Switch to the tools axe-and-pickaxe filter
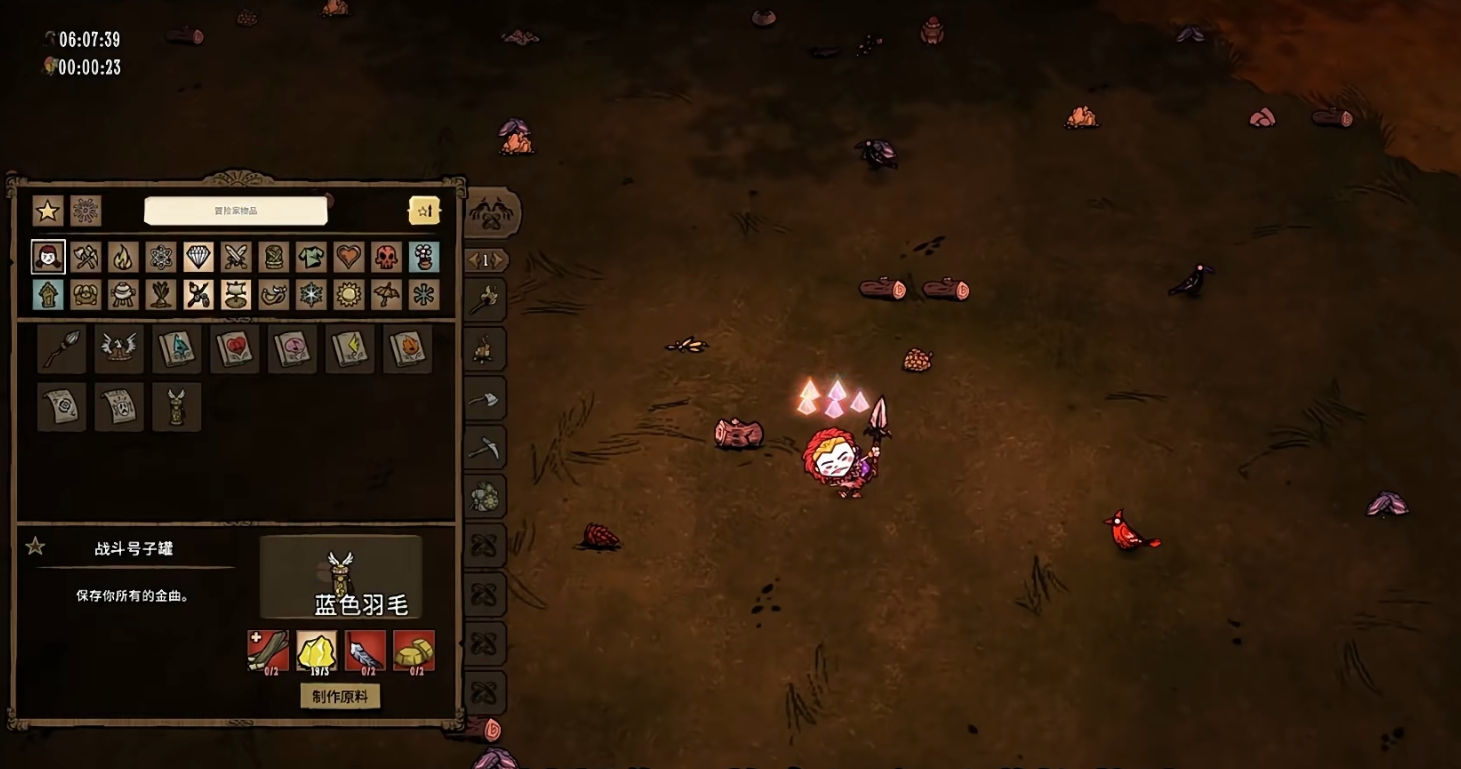The height and width of the screenshot is (769, 1461). [86, 257]
